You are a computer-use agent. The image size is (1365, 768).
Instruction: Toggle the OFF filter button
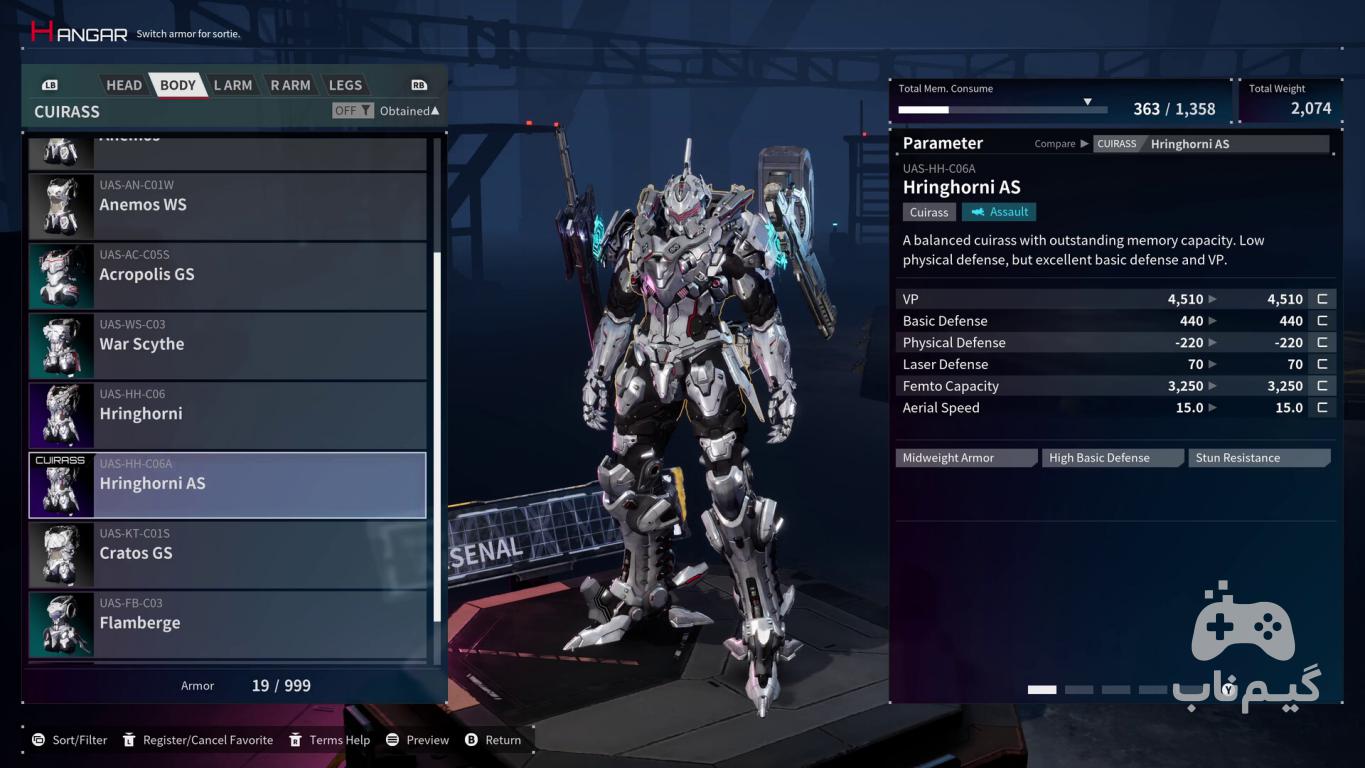(353, 111)
